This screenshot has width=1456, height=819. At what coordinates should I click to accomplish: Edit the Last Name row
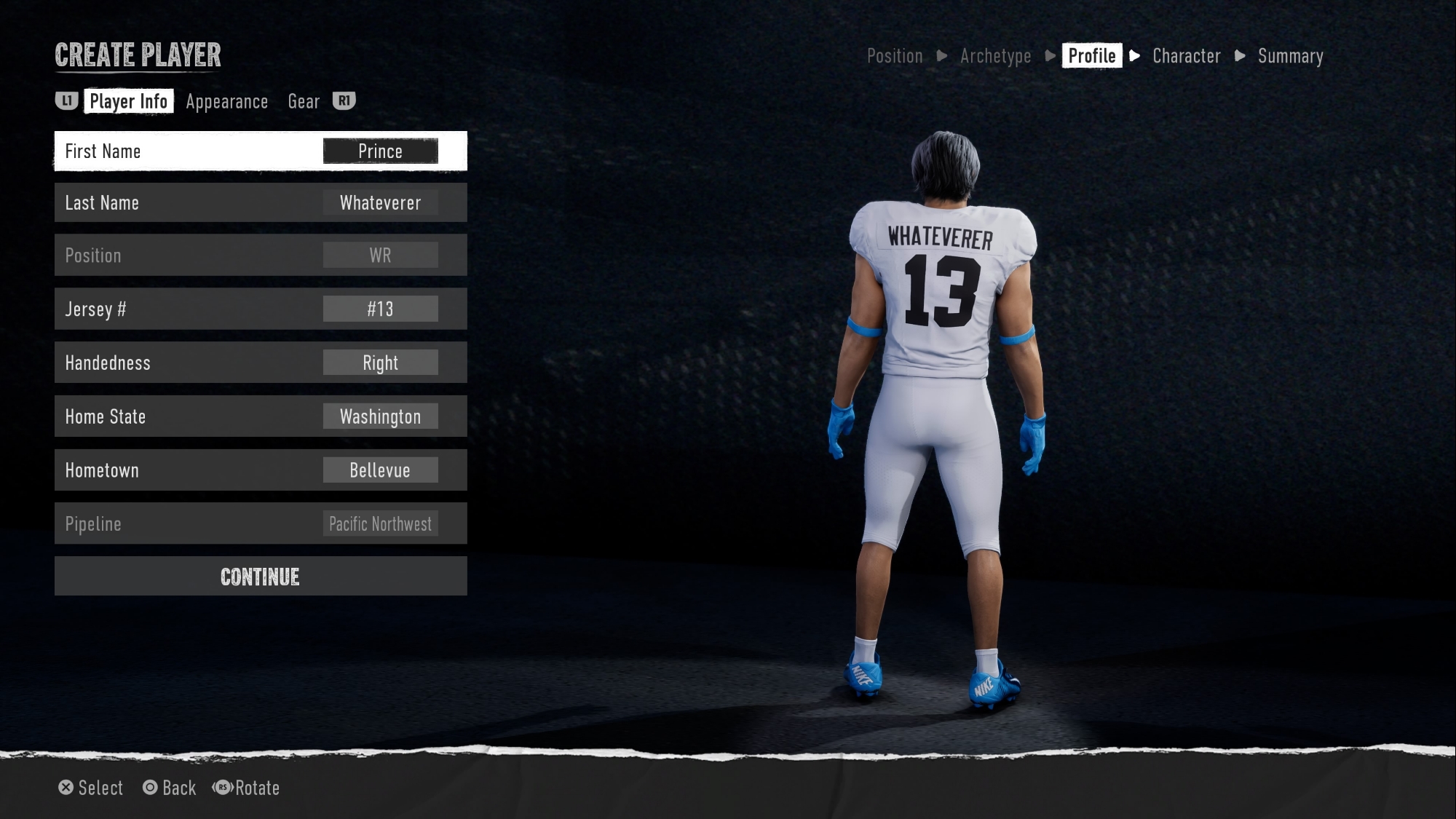pyautogui.click(x=260, y=203)
